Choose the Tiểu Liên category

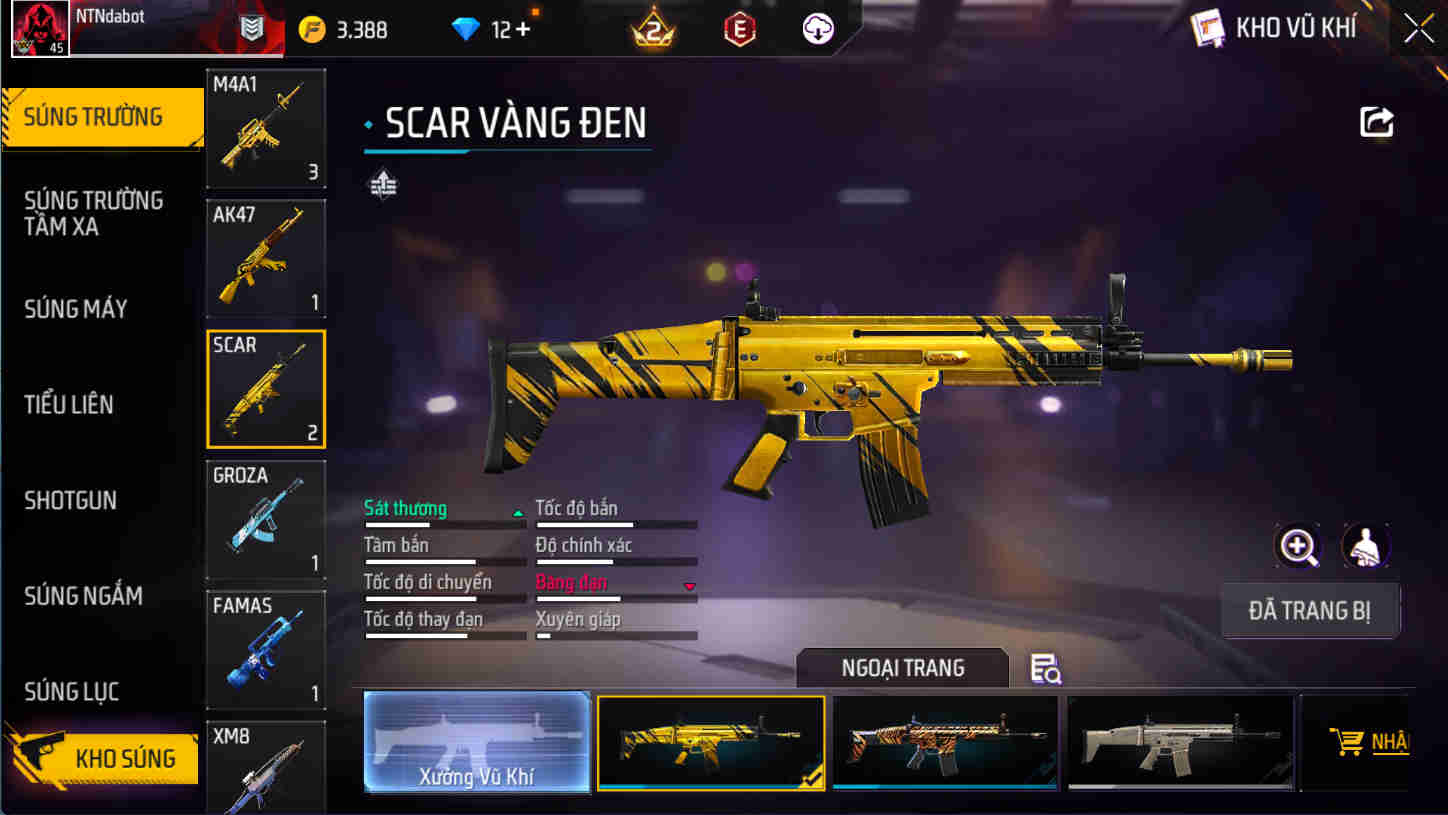[69, 405]
